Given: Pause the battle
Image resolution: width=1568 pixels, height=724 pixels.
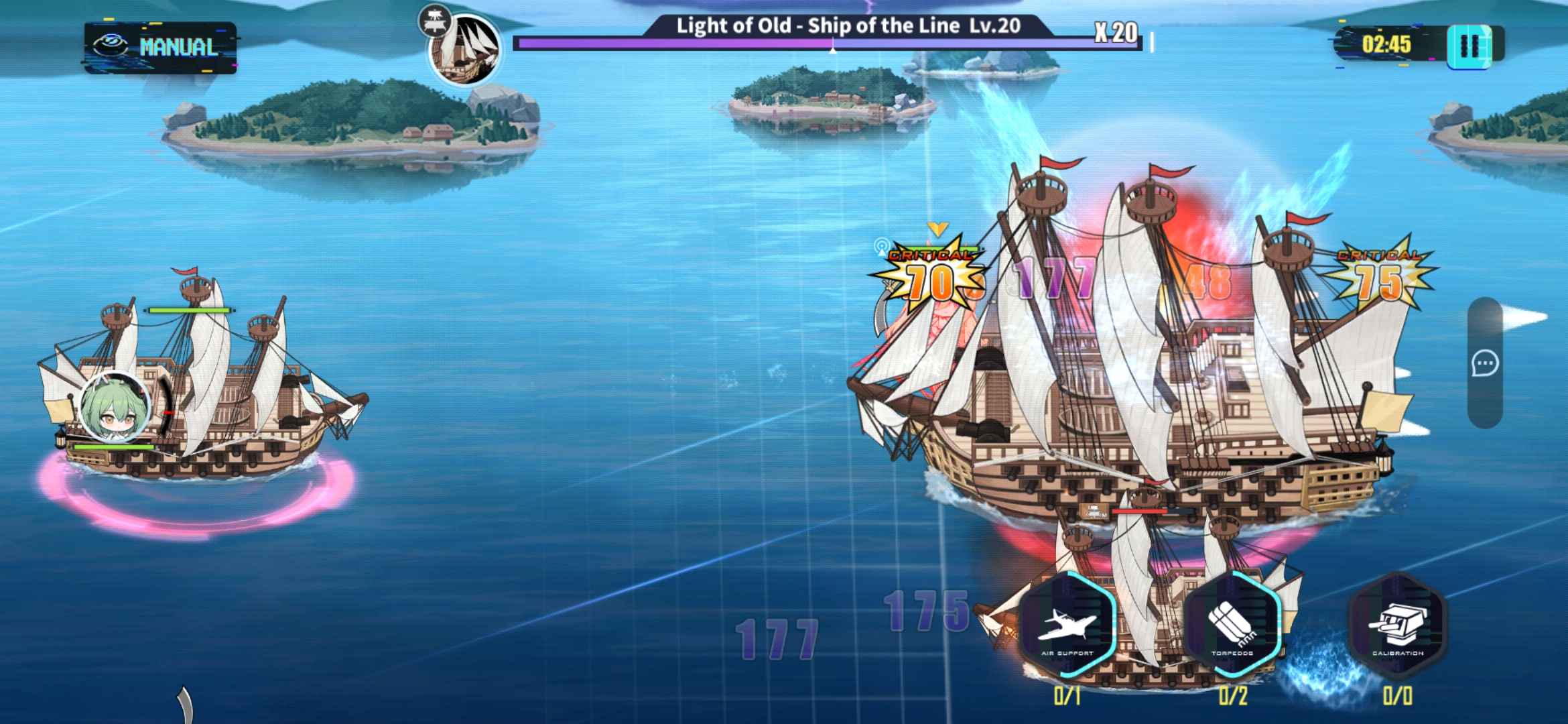Looking at the screenshot, I should (x=1469, y=46).
